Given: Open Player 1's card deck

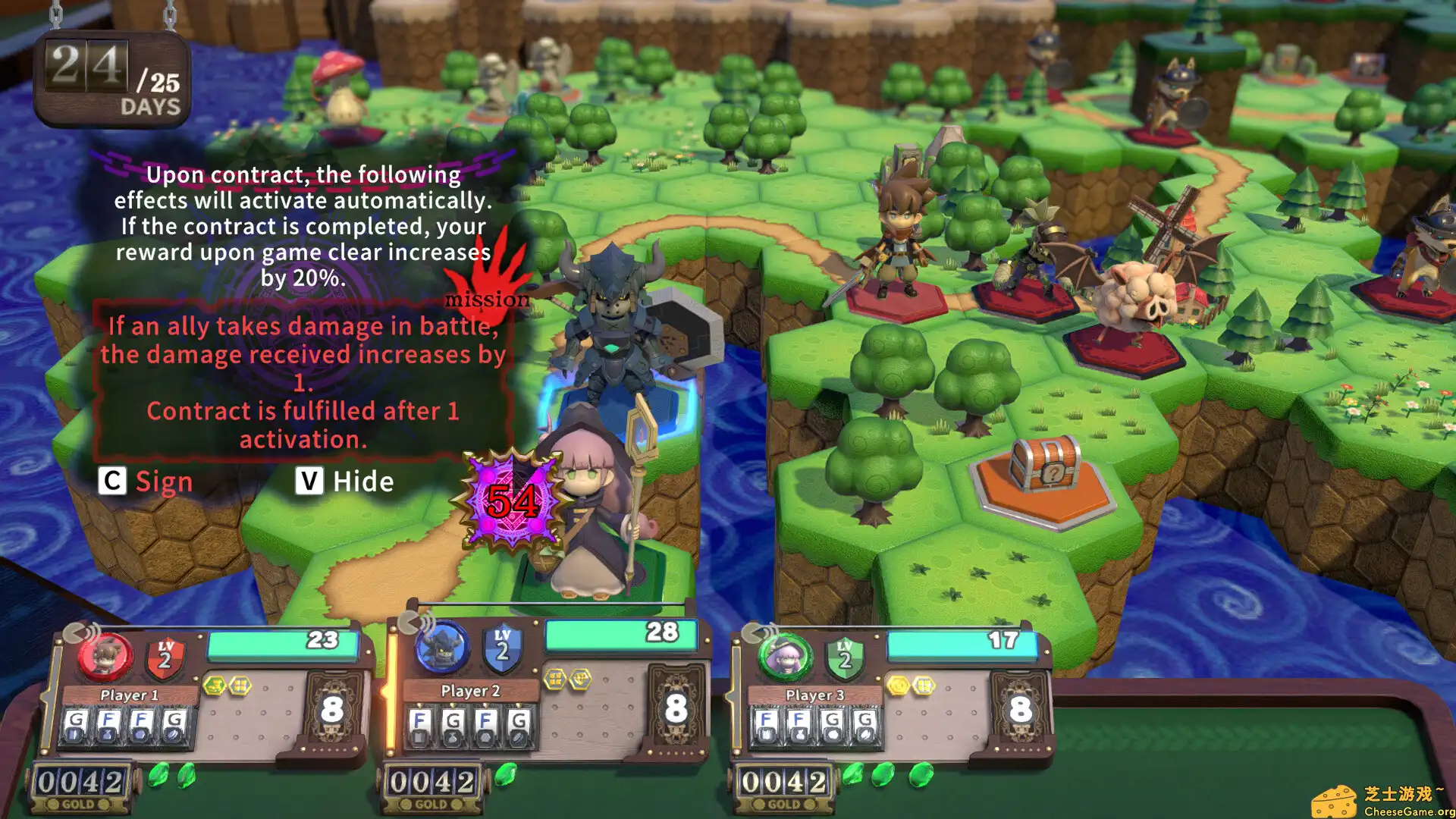Looking at the screenshot, I should [x=332, y=710].
